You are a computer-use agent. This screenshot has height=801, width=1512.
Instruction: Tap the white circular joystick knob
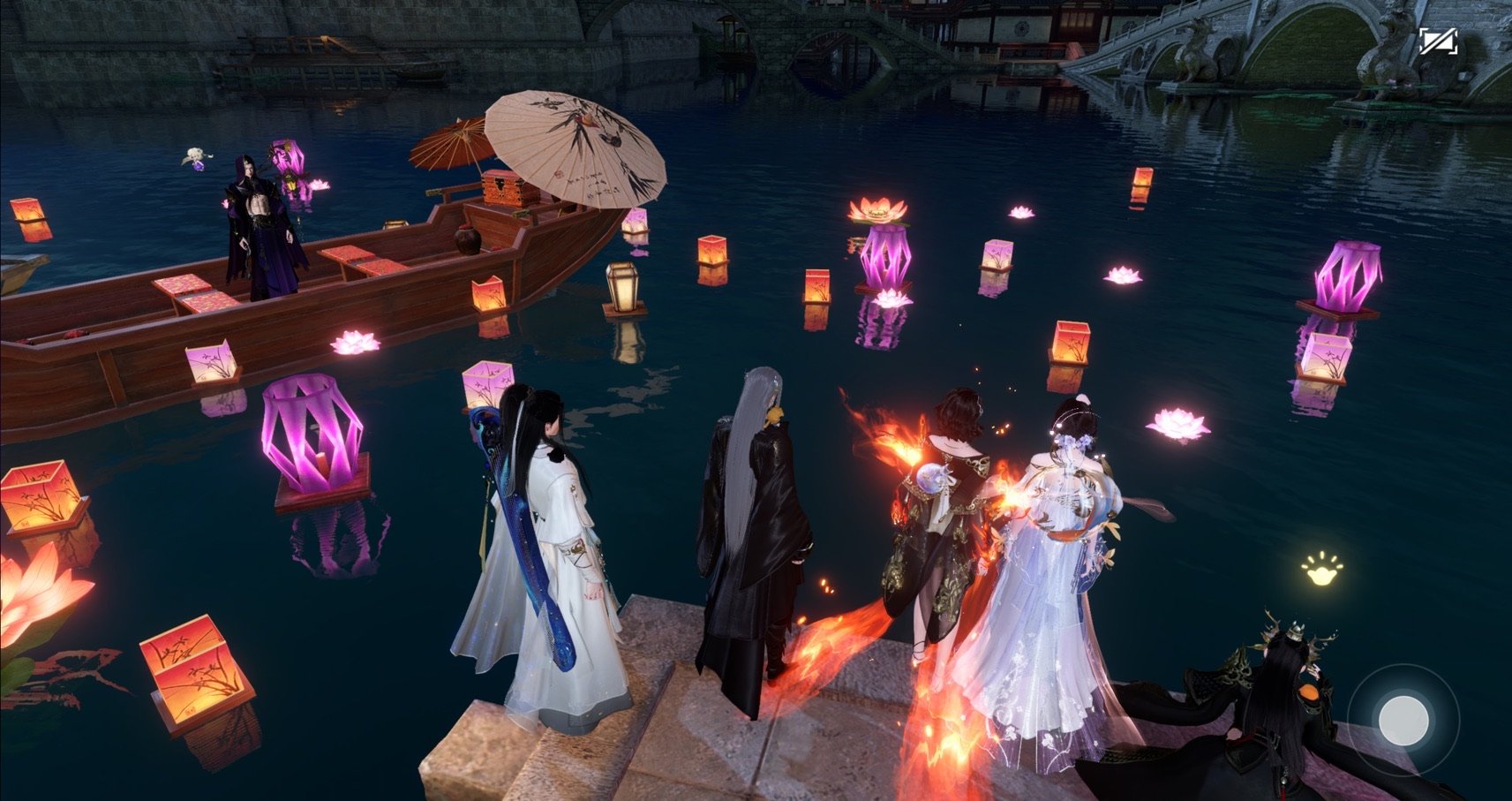[x=1403, y=718]
